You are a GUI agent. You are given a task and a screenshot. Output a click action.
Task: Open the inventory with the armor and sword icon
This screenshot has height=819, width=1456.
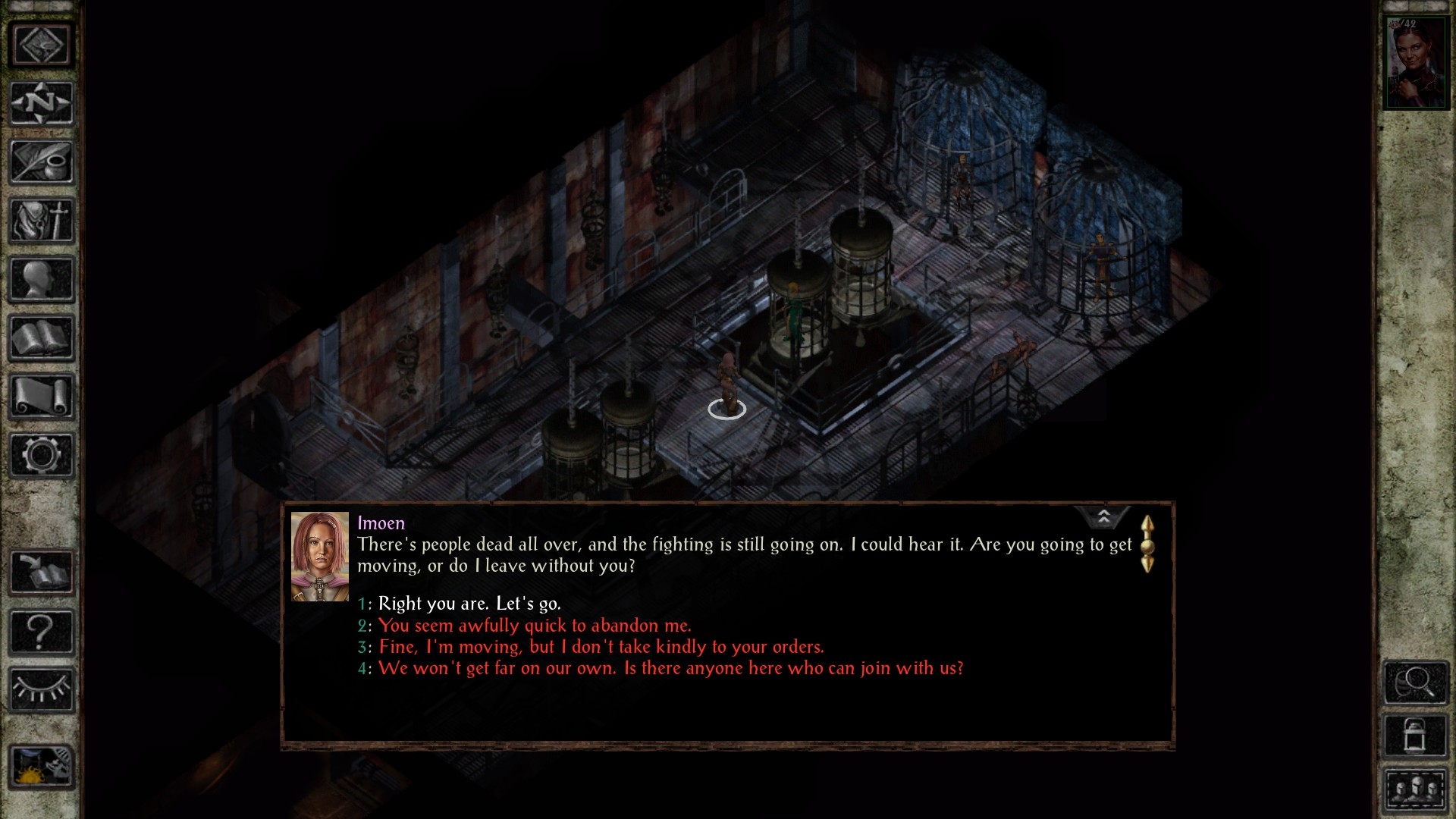click(x=42, y=221)
